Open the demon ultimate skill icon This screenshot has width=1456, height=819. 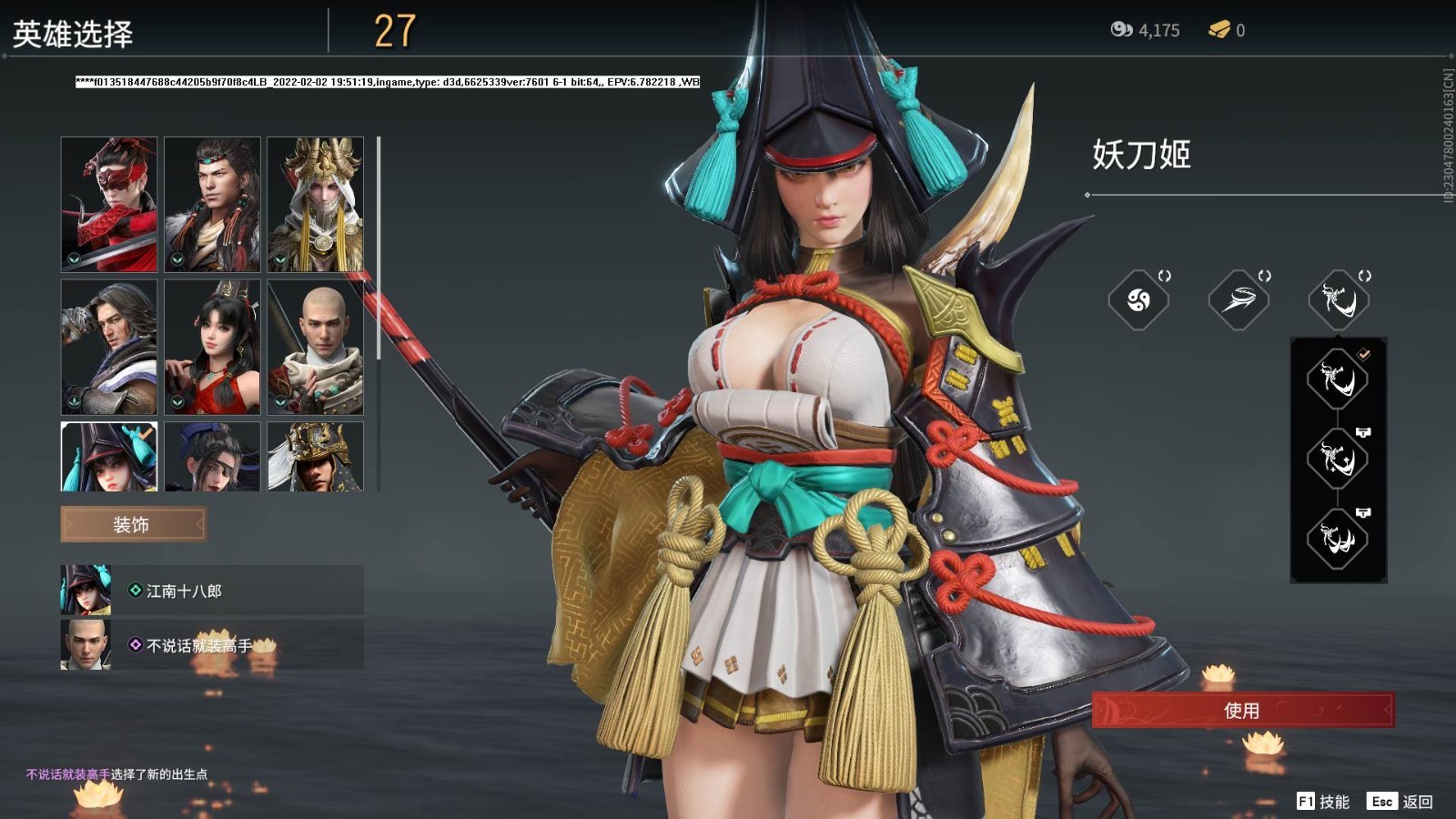[1339, 299]
